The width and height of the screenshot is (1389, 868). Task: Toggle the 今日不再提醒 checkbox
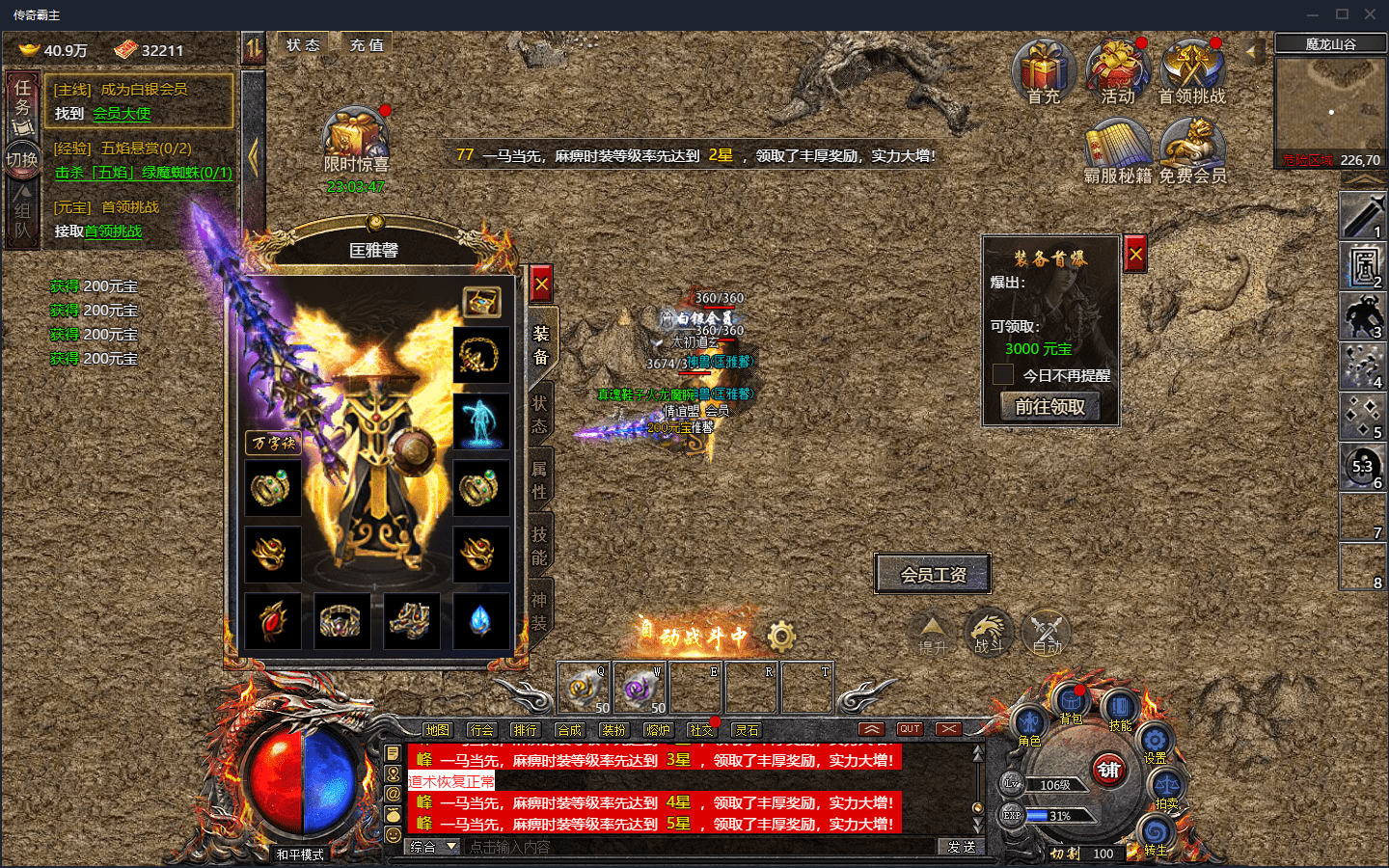1003,375
